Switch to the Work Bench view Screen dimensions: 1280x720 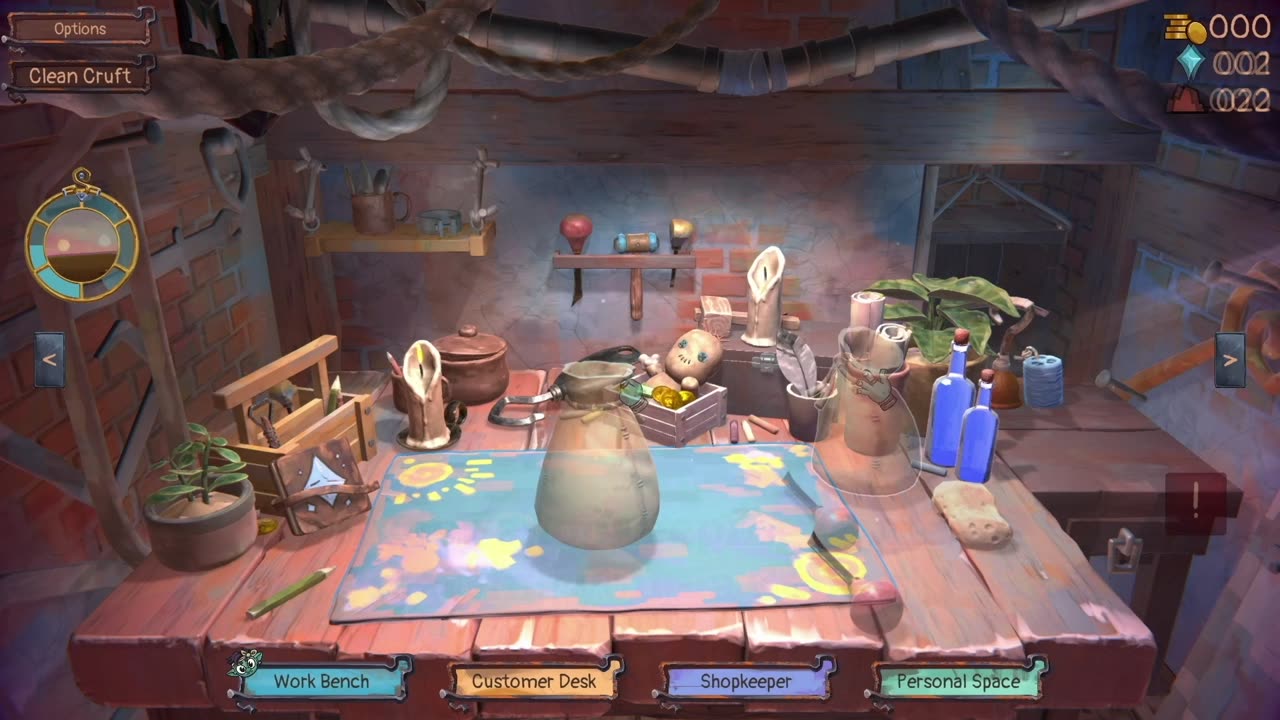pos(322,682)
